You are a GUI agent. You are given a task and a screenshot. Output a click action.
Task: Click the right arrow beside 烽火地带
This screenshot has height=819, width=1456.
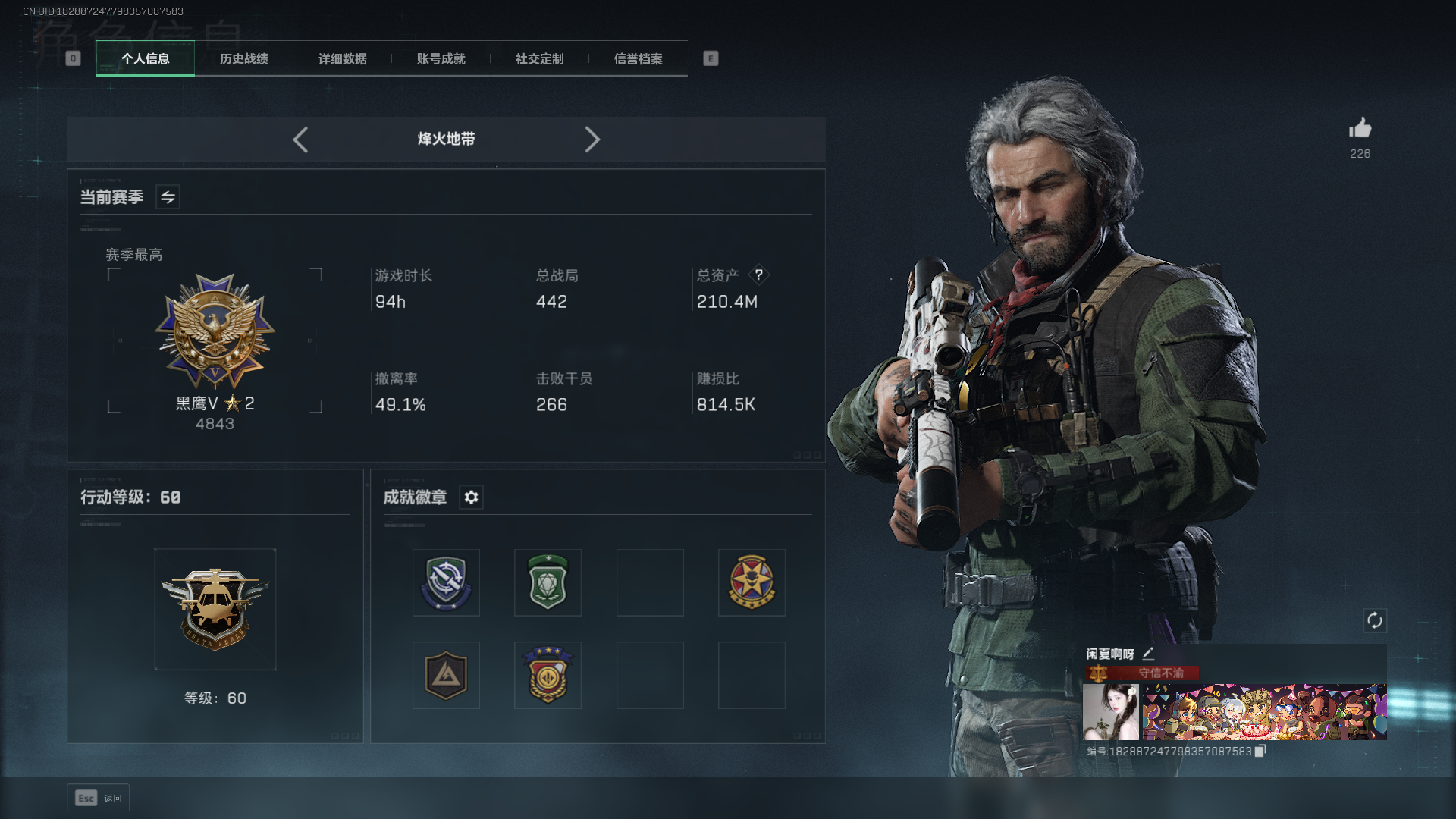coord(592,140)
